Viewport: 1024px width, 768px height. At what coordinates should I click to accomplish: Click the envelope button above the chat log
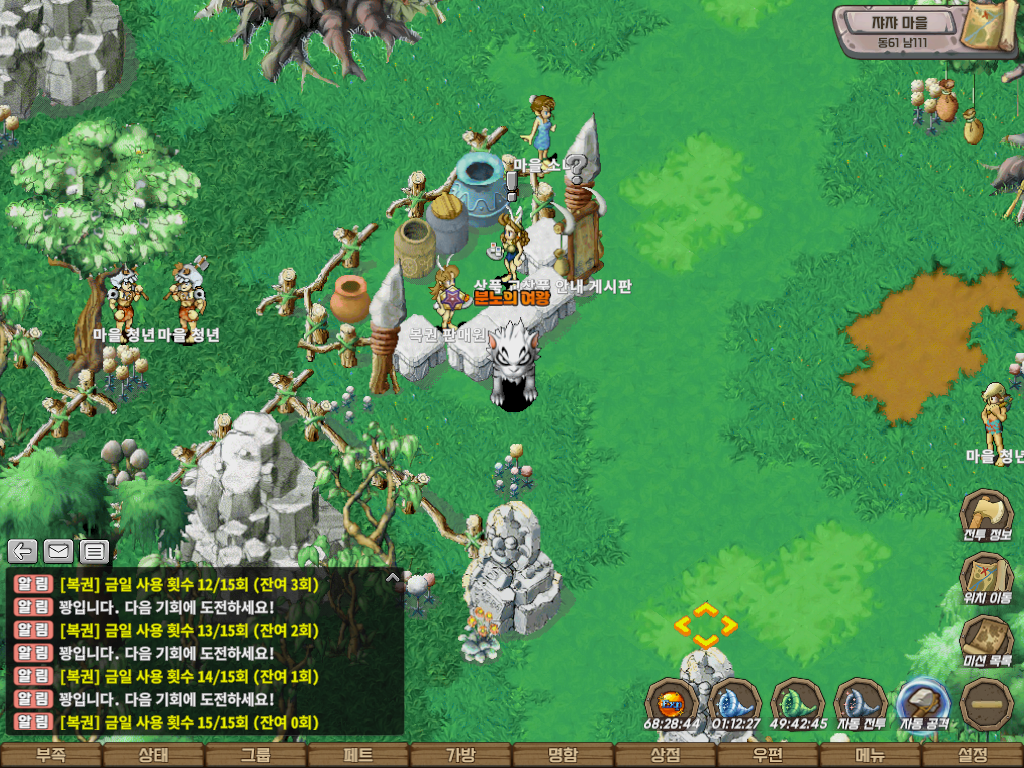click(x=58, y=550)
